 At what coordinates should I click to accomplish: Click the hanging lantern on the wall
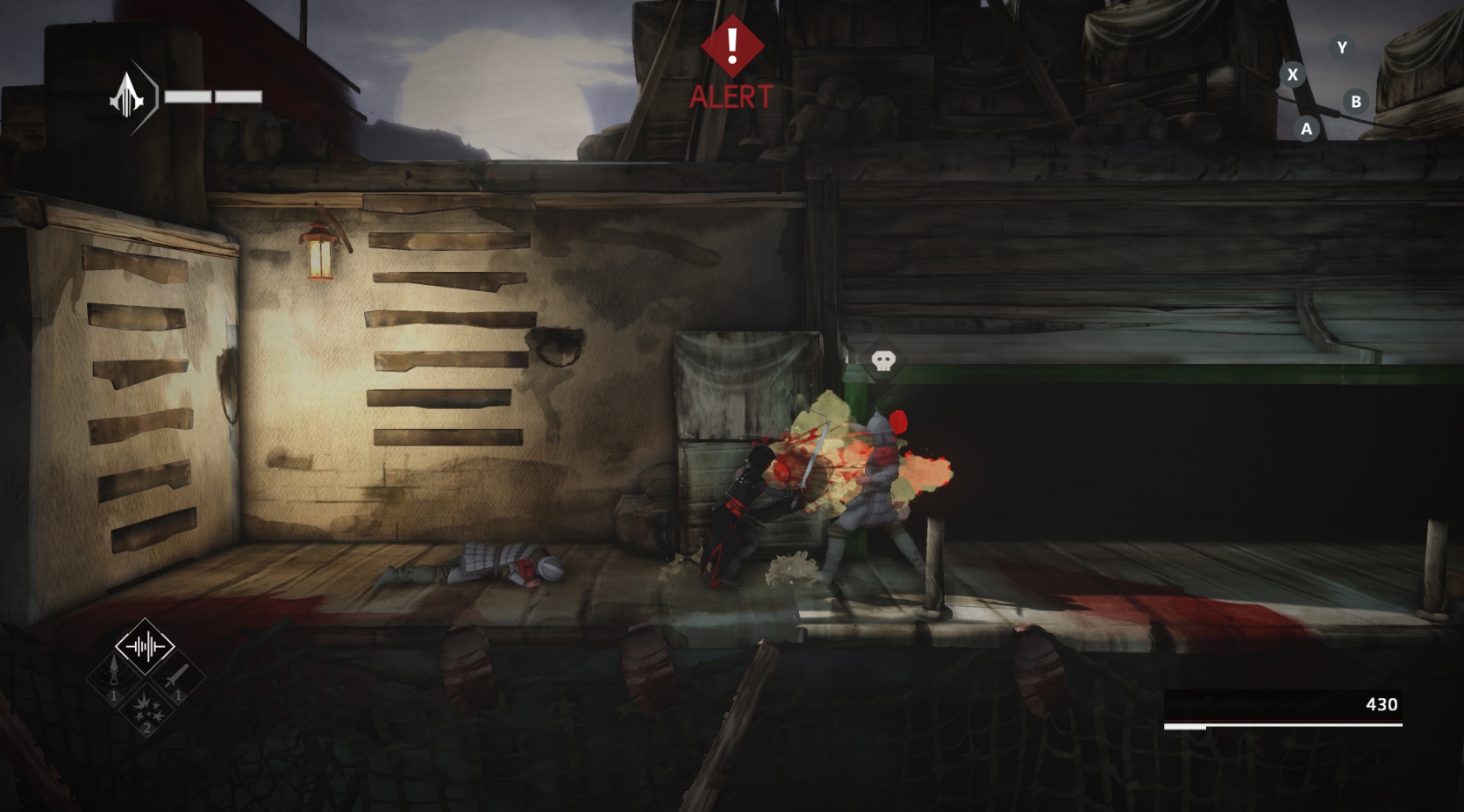pyautogui.click(x=318, y=253)
